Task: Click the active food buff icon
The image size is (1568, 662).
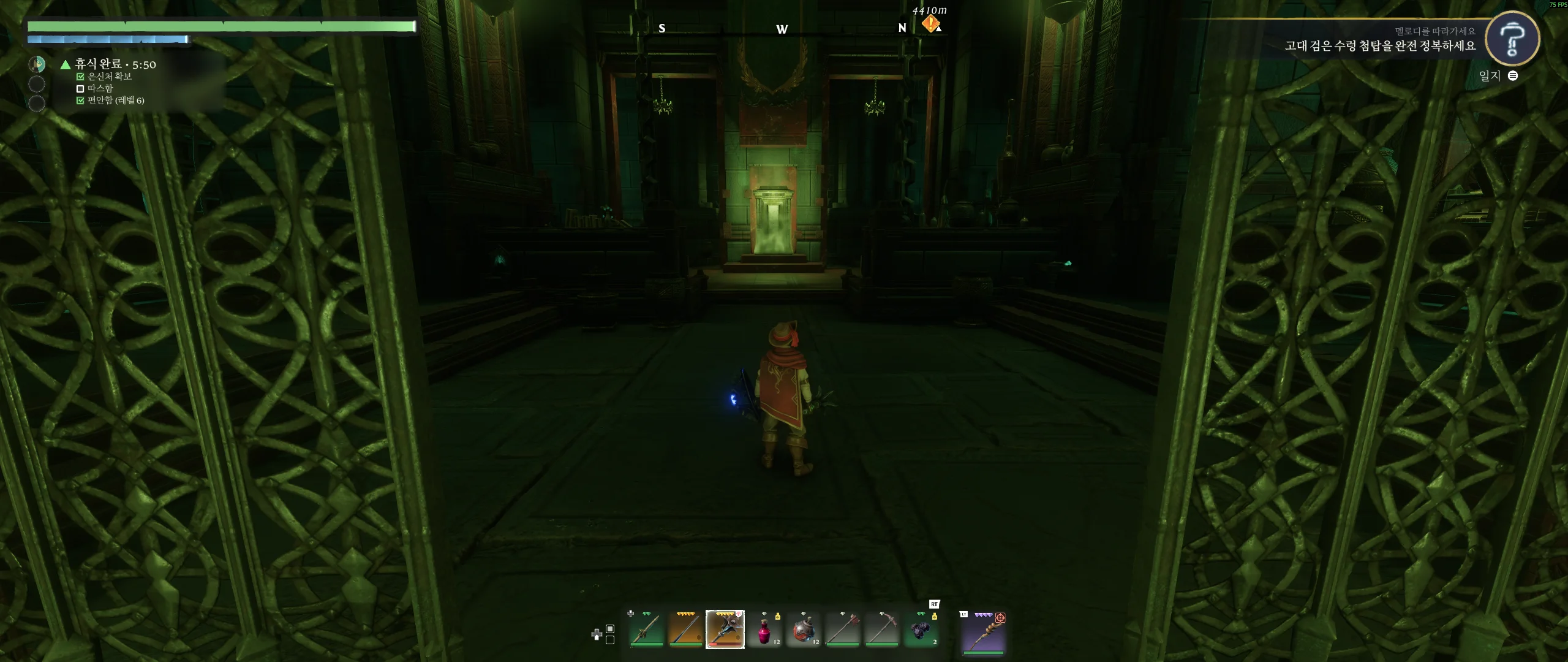Action: [x=37, y=64]
